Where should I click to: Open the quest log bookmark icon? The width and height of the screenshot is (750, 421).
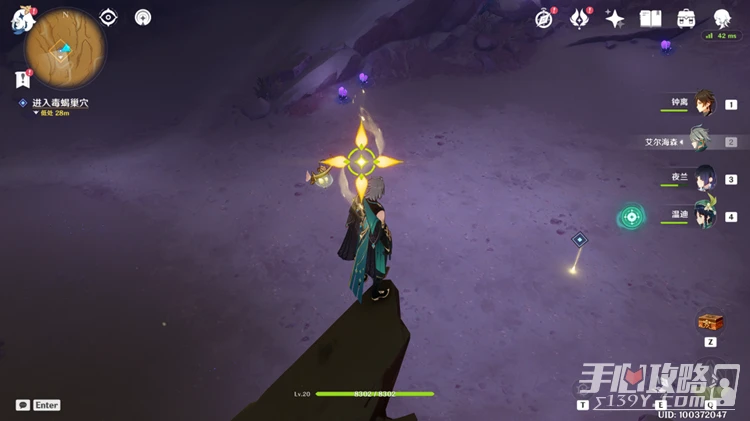pyautogui.click(x=23, y=79)
